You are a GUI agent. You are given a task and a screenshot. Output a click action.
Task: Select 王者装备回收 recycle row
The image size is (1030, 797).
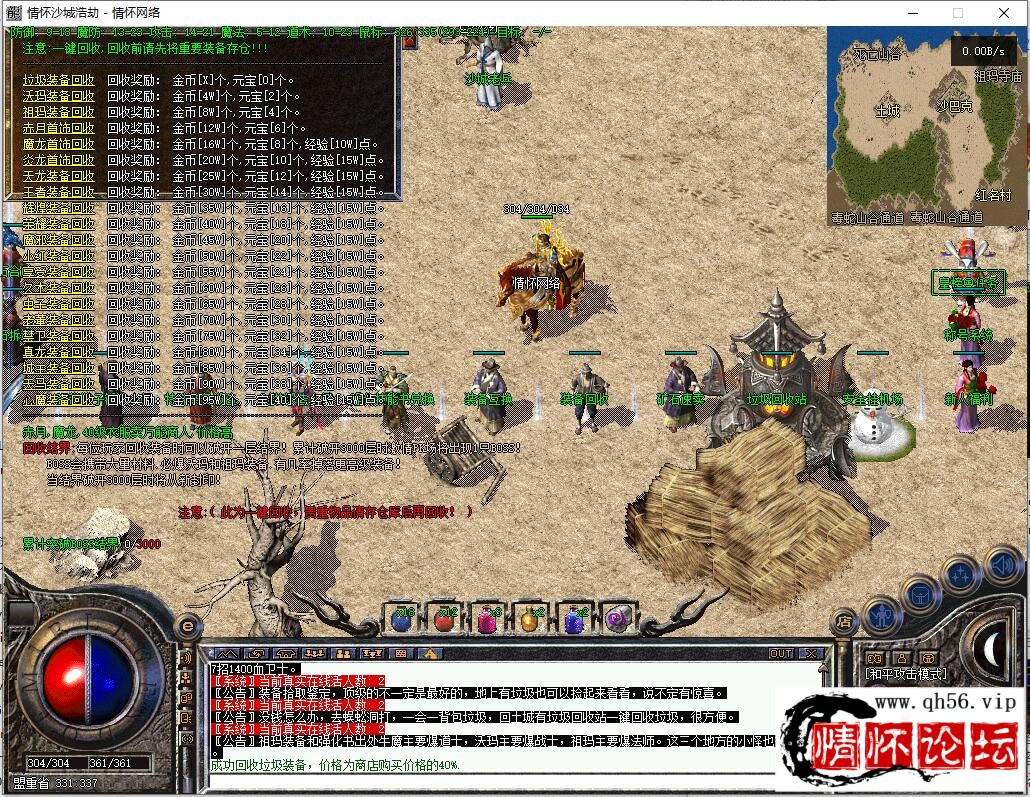[59, 191]
